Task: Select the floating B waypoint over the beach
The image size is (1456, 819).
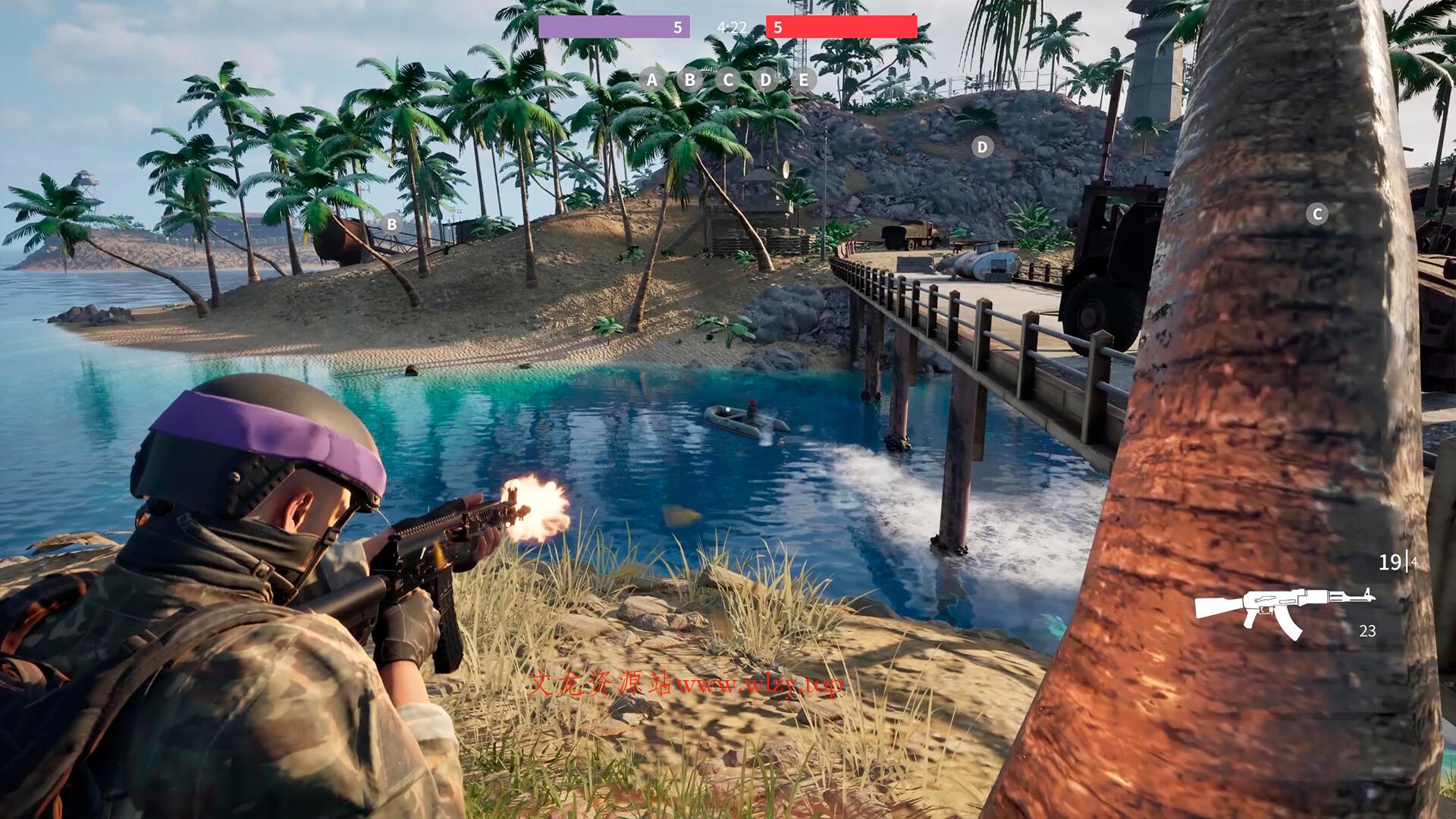Action: click(391, 224)
